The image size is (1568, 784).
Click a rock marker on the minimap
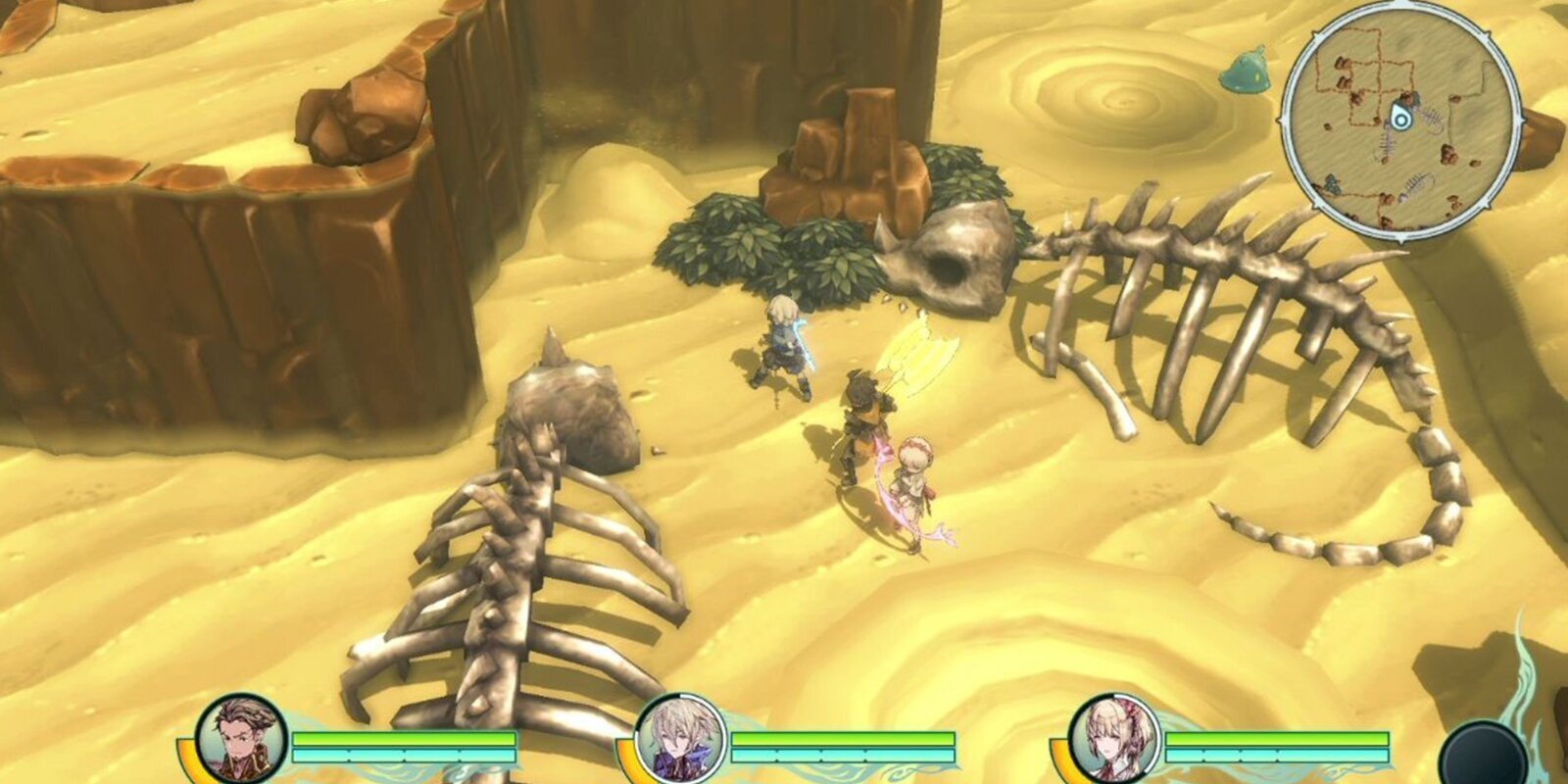pos(1342,62)
